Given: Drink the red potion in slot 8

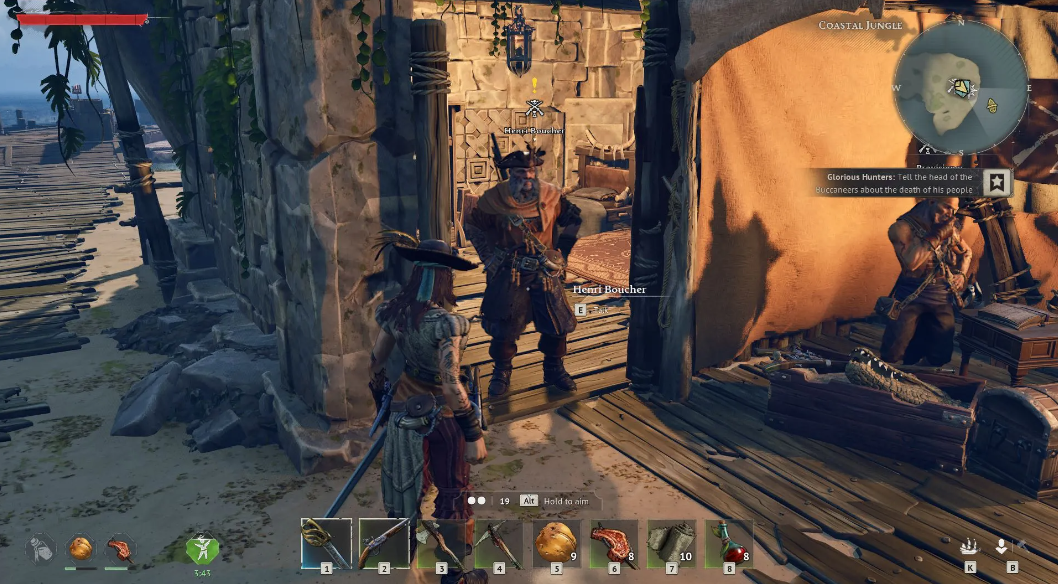Looking at the screenshot, I should (730, 543).
